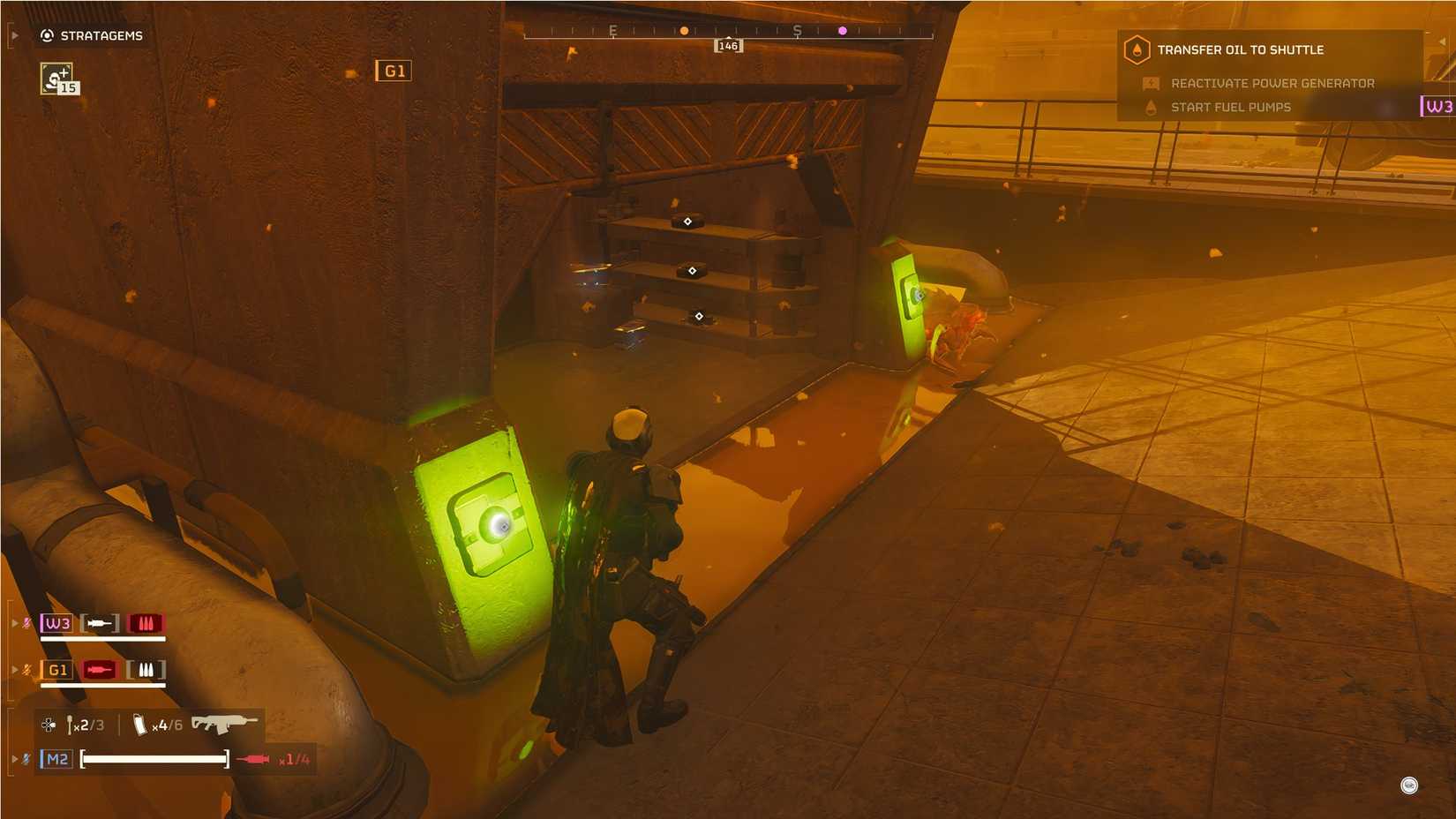
Task: Select the Start Fuel Pumps sub-objective
Action: [x=1230, y=107]
